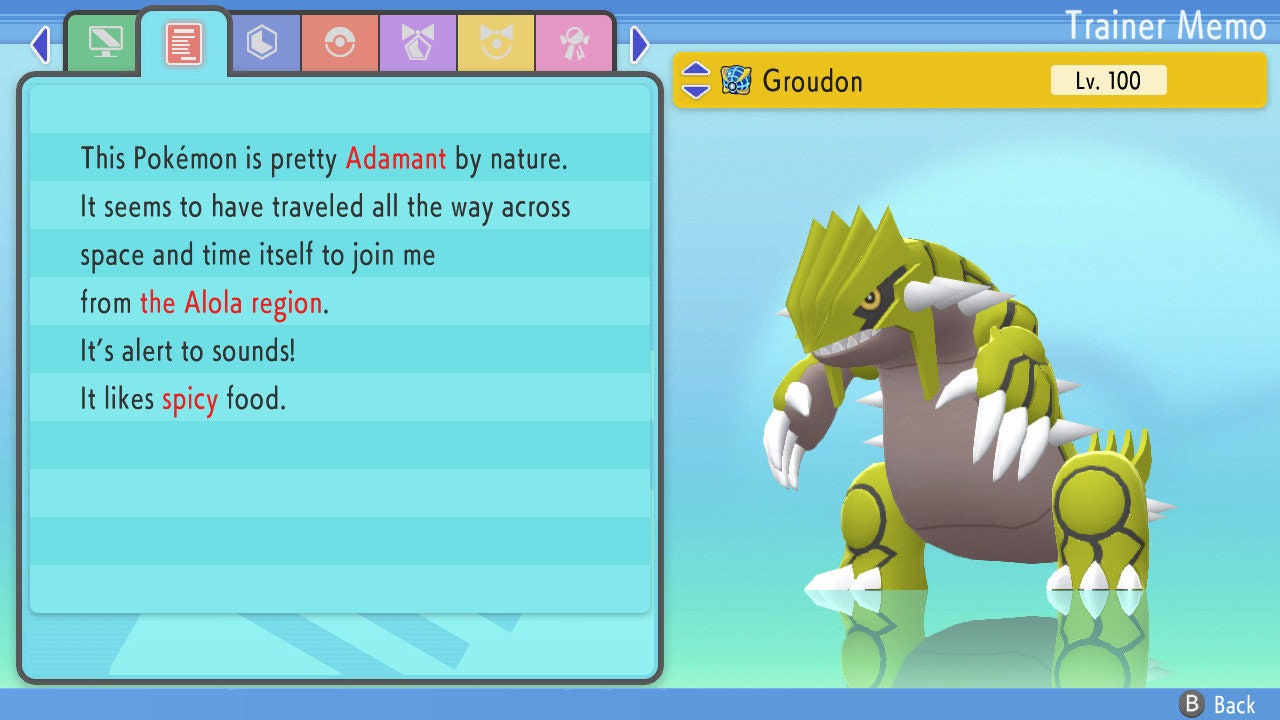Switch to the red Poké Ball tab

coord(340,43)
